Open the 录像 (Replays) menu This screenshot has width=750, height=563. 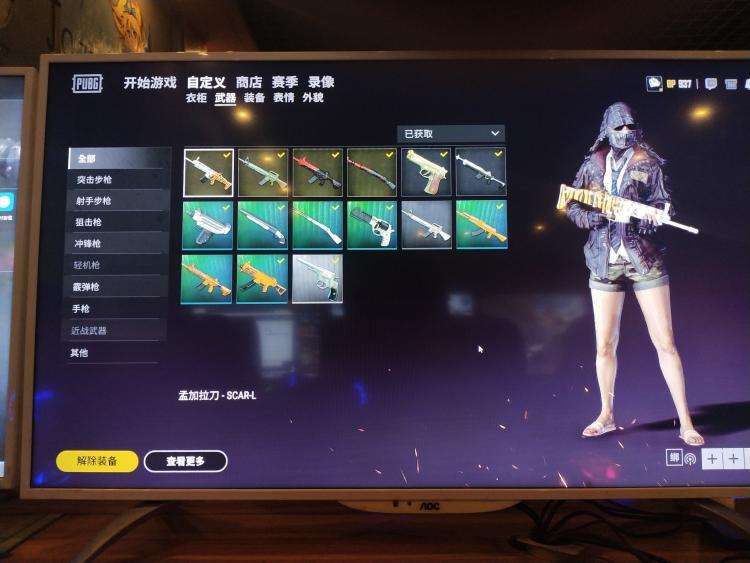(321, 82)
